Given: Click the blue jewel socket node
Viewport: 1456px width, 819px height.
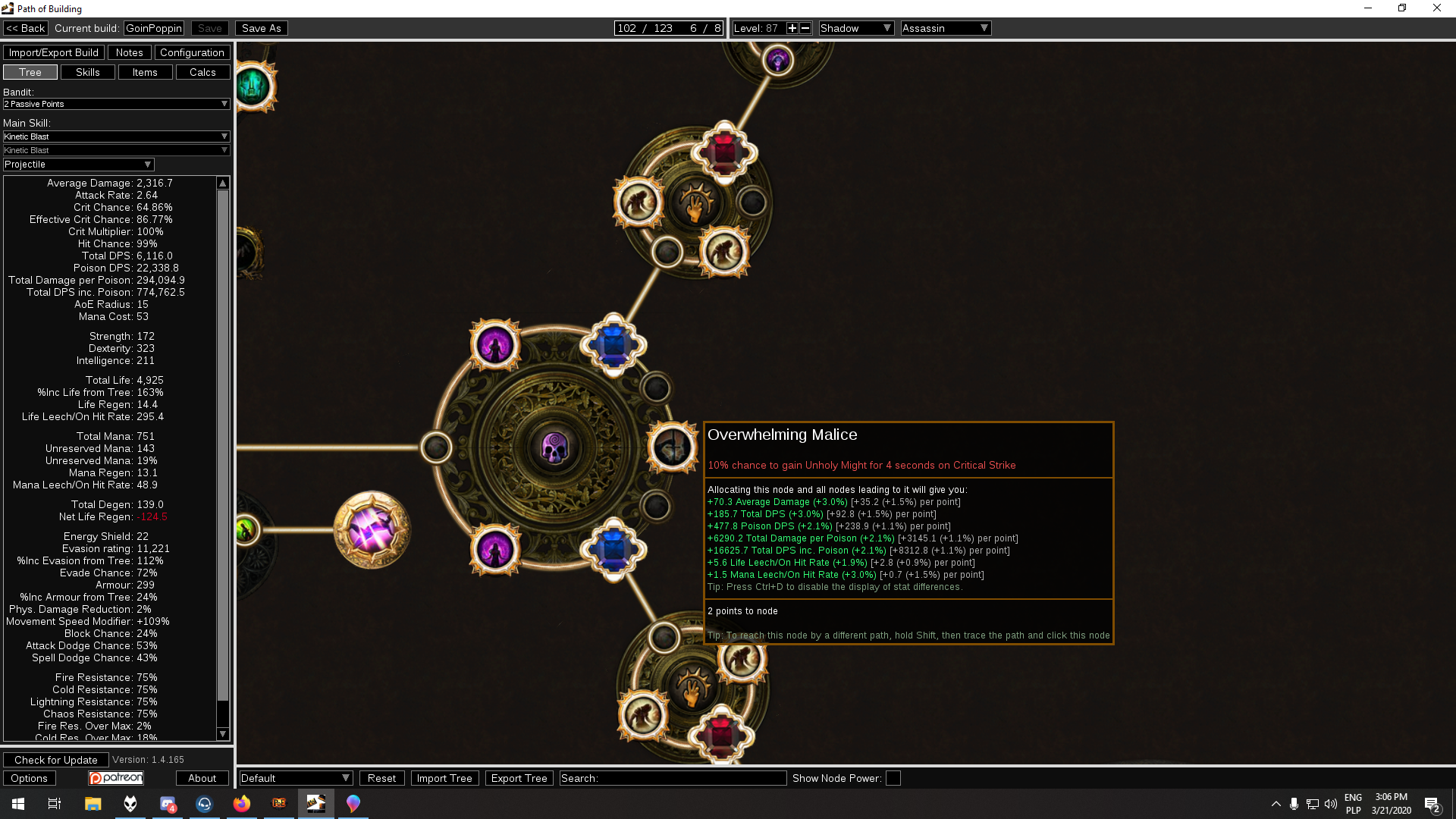Looking at the screenshot, I should coord(613,345).
